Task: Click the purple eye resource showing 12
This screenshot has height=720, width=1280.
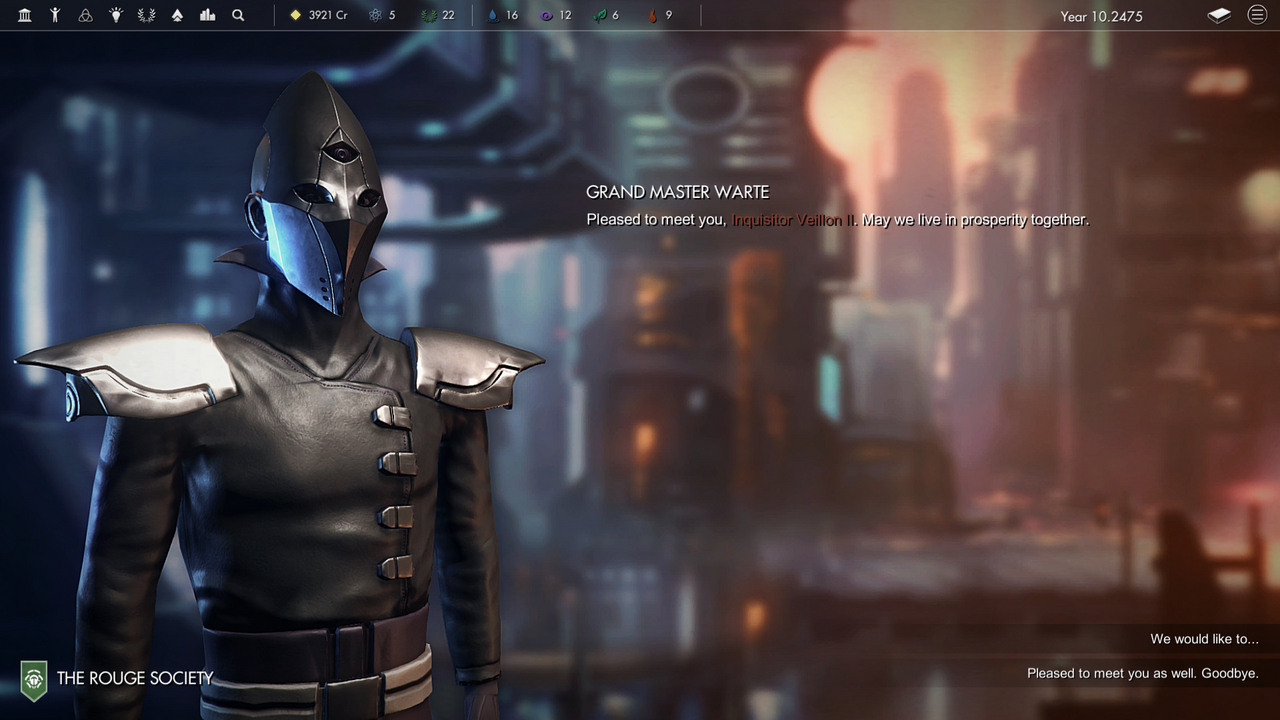Action: [557, 15]
